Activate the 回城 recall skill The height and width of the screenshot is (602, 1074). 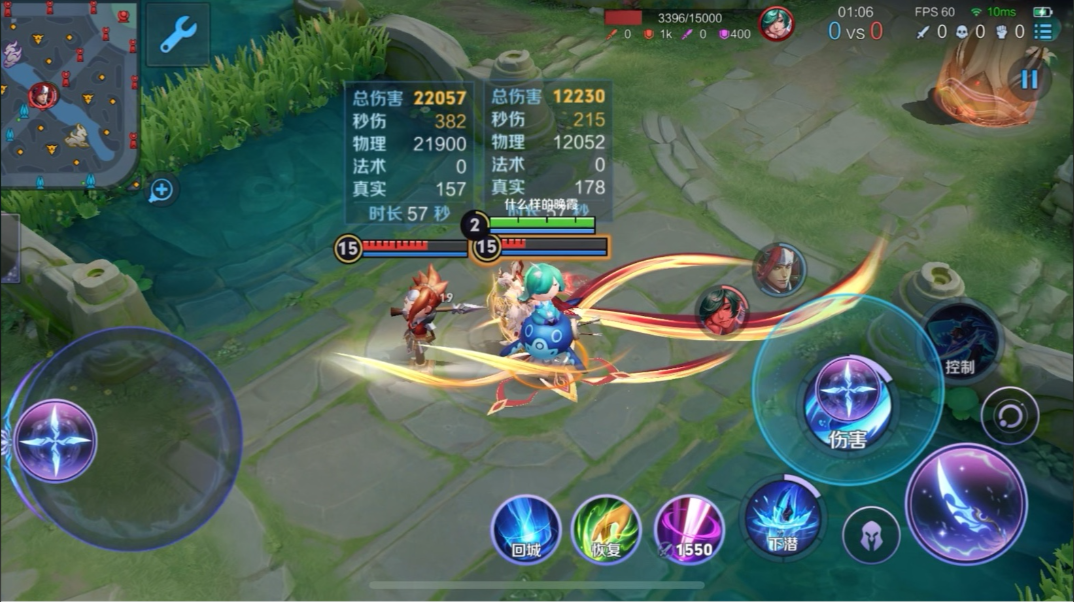coord(526,529)
